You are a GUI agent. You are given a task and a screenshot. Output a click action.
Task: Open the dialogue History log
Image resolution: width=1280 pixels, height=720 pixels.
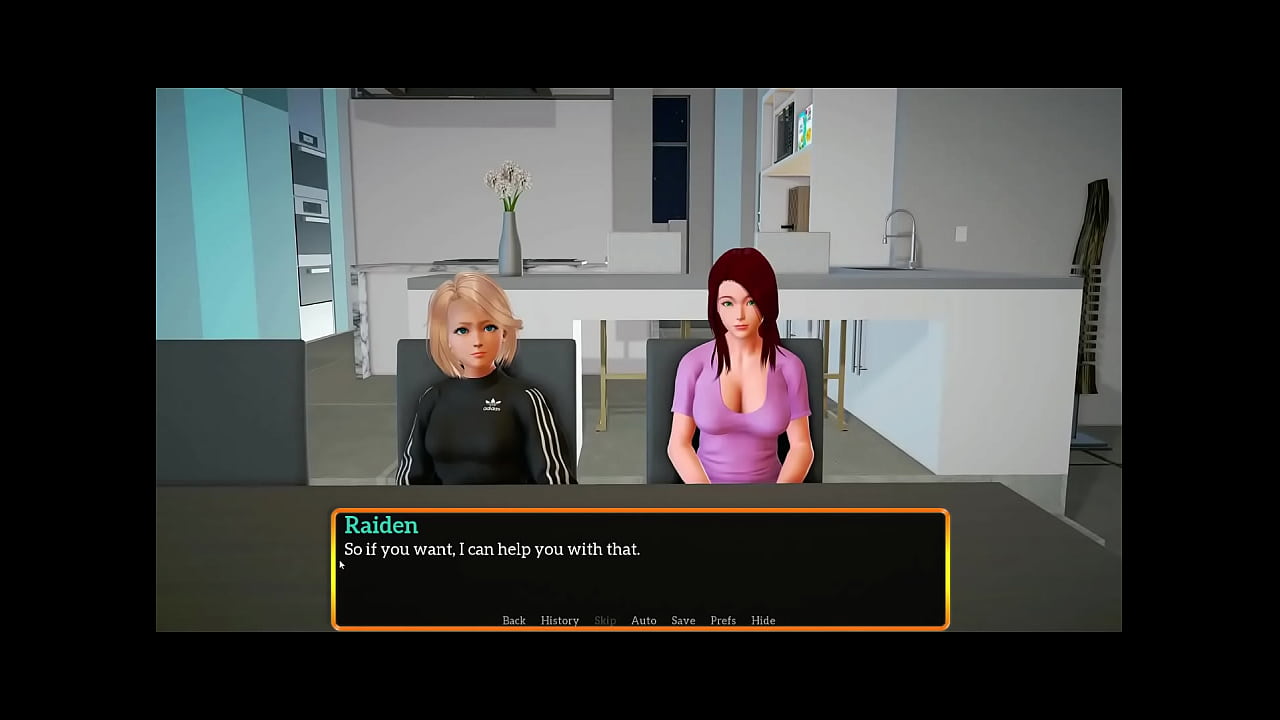(x=559, y=621)
